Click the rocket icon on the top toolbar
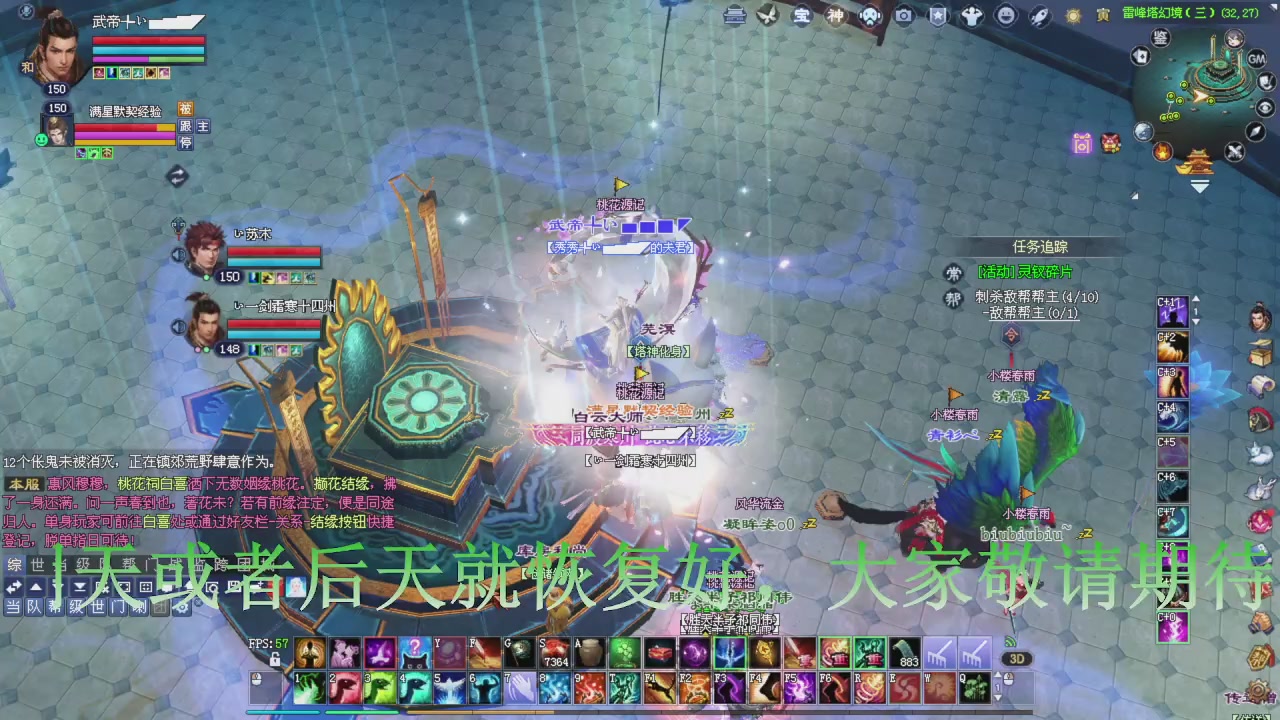Screen dimensions: 1280x720 1038,16
